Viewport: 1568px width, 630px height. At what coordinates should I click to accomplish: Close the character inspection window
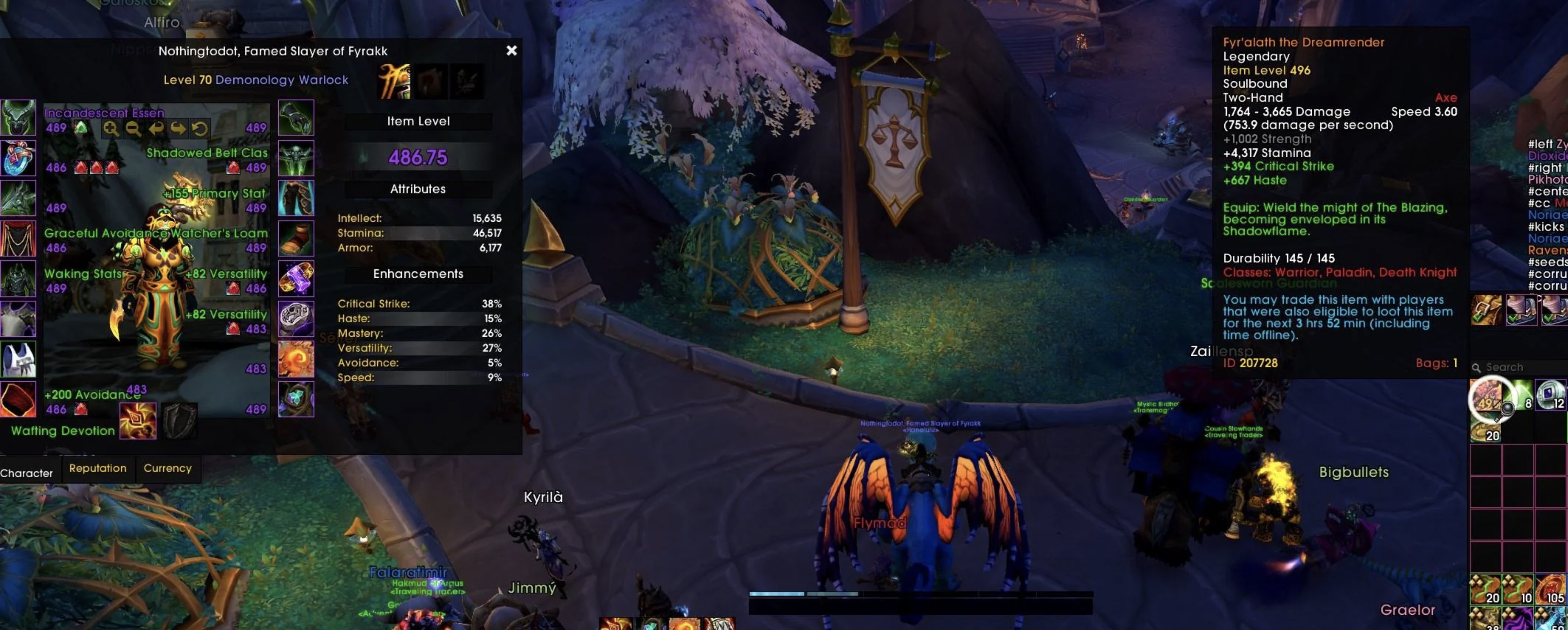pyautogui.click(x=511, y=51)
